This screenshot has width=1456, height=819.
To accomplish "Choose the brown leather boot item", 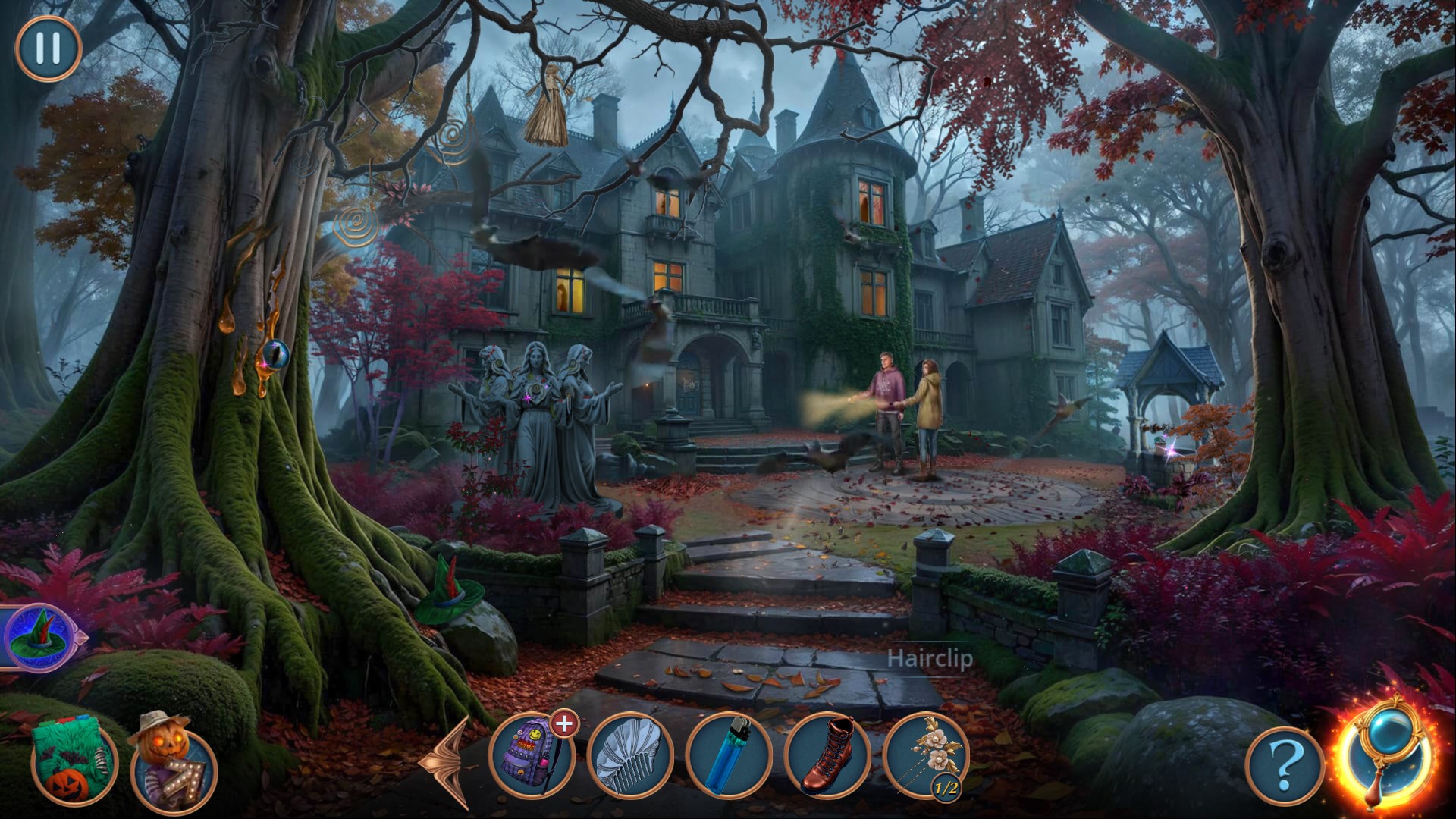I will (x=827, y=755).
